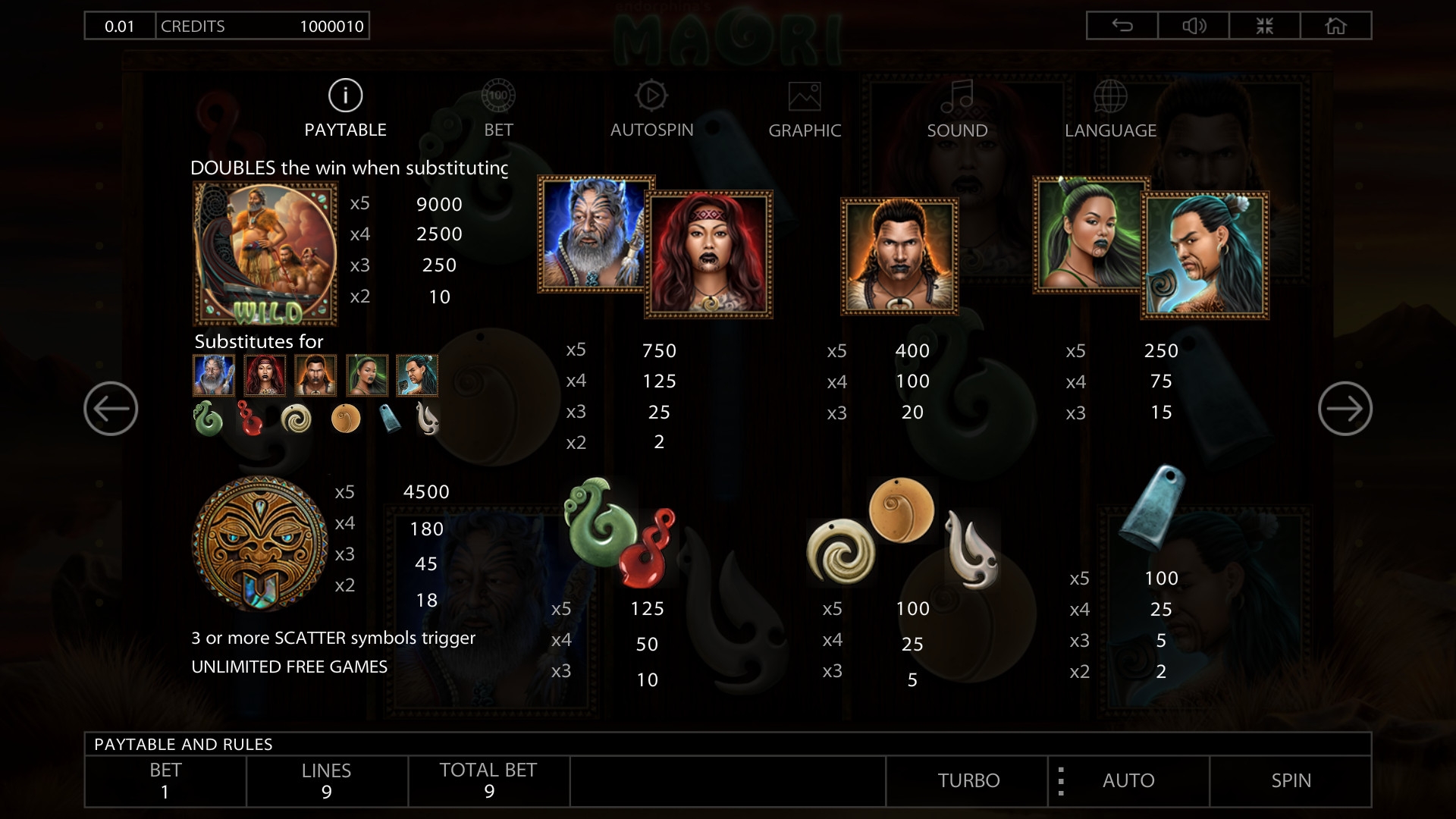Show the Sound options tab
This screenshot has width=1456, height=819.
click(x=957, y=109)
